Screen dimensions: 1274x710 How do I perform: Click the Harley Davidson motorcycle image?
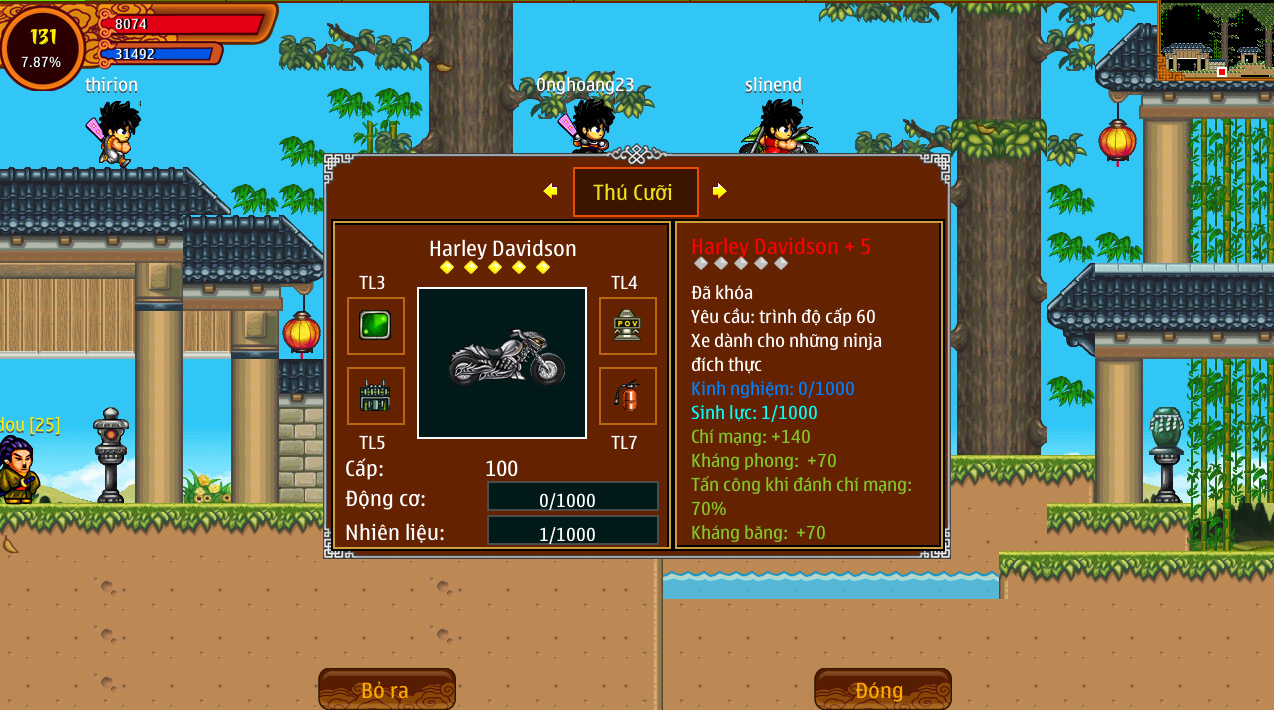(502, 363)
